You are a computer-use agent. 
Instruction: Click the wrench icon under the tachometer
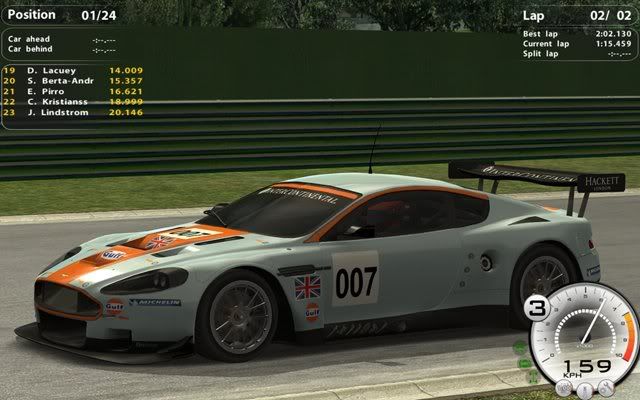(x=604, y=389)
